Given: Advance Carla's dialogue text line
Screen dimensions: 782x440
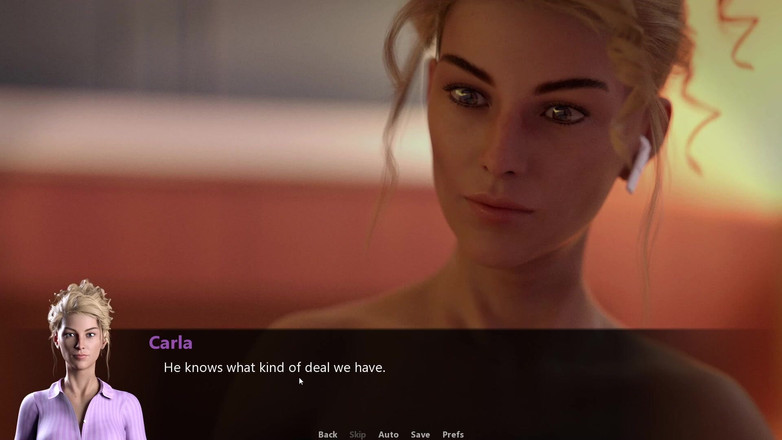Looking at the screenshot, I should (274, 368).
